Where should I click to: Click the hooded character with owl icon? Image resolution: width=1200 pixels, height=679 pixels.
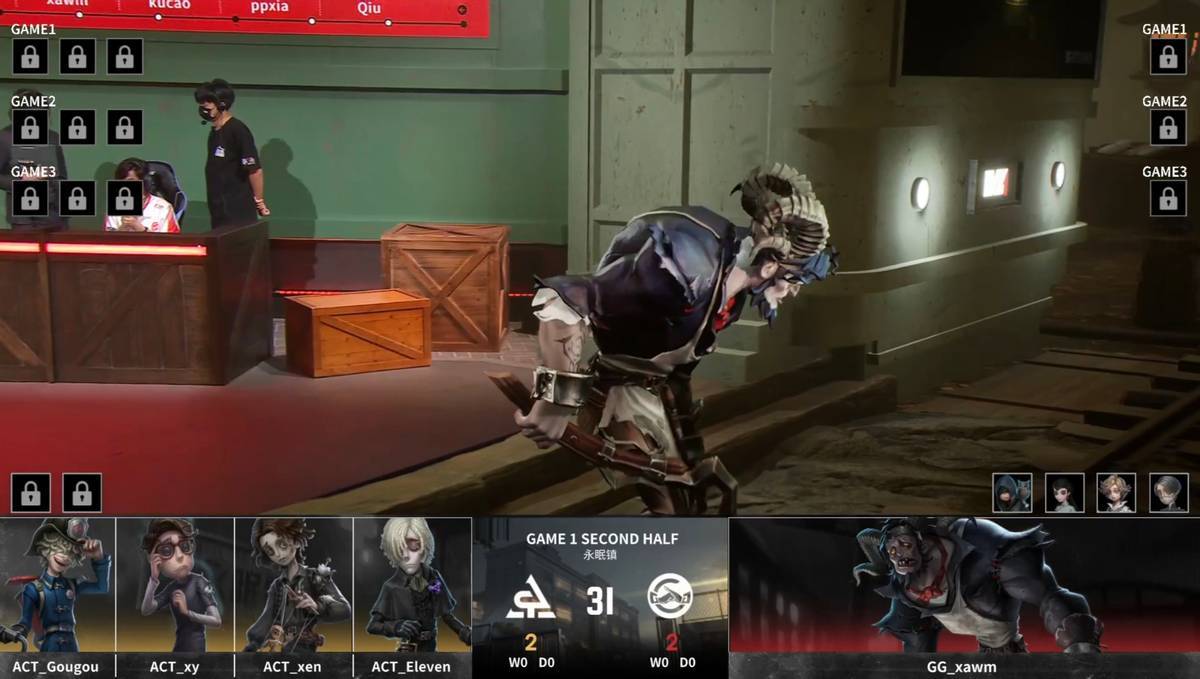(1012, 493)
